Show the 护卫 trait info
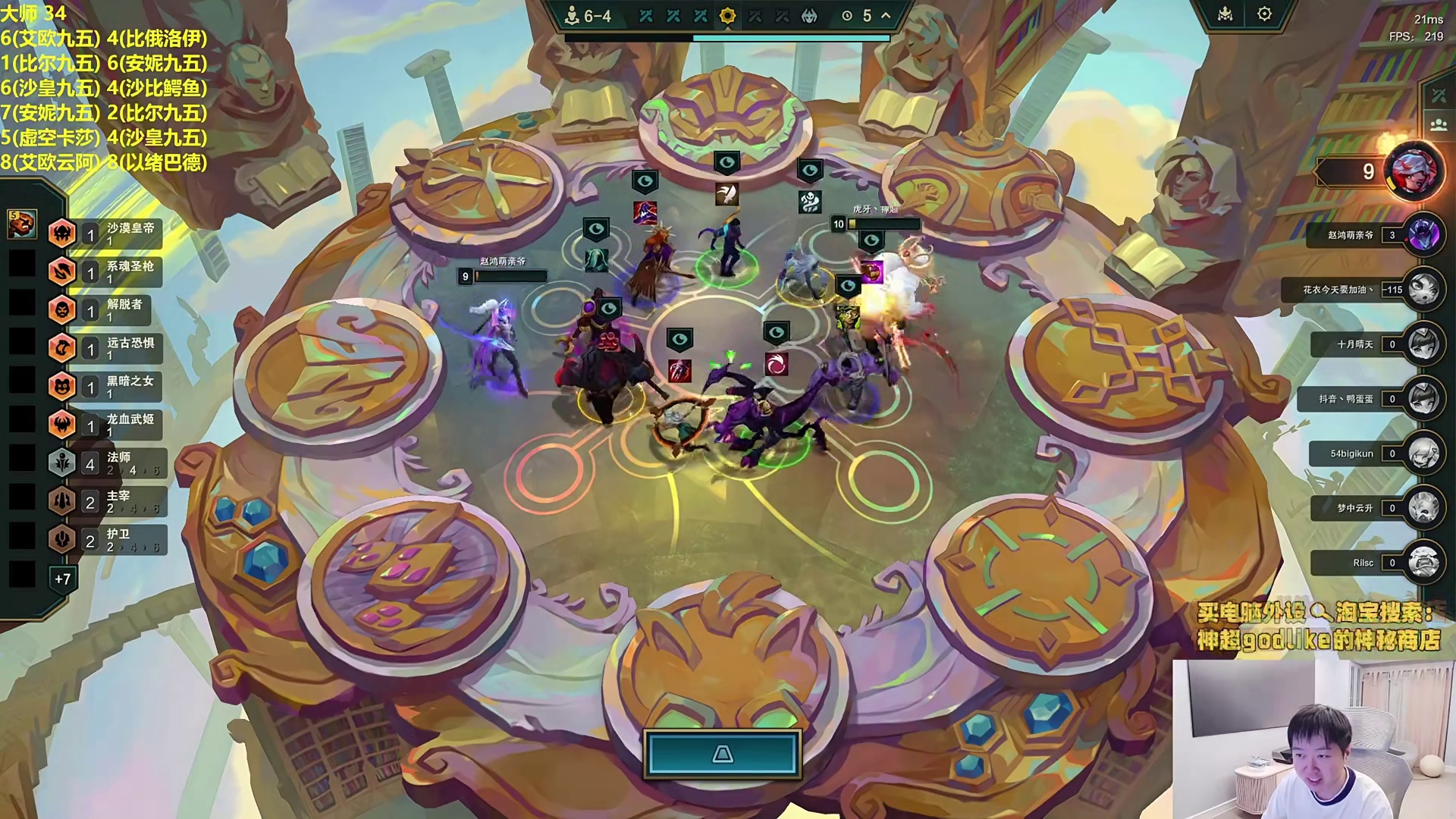The width and height of the screenshot is (1456, 819). click(106, 540)
